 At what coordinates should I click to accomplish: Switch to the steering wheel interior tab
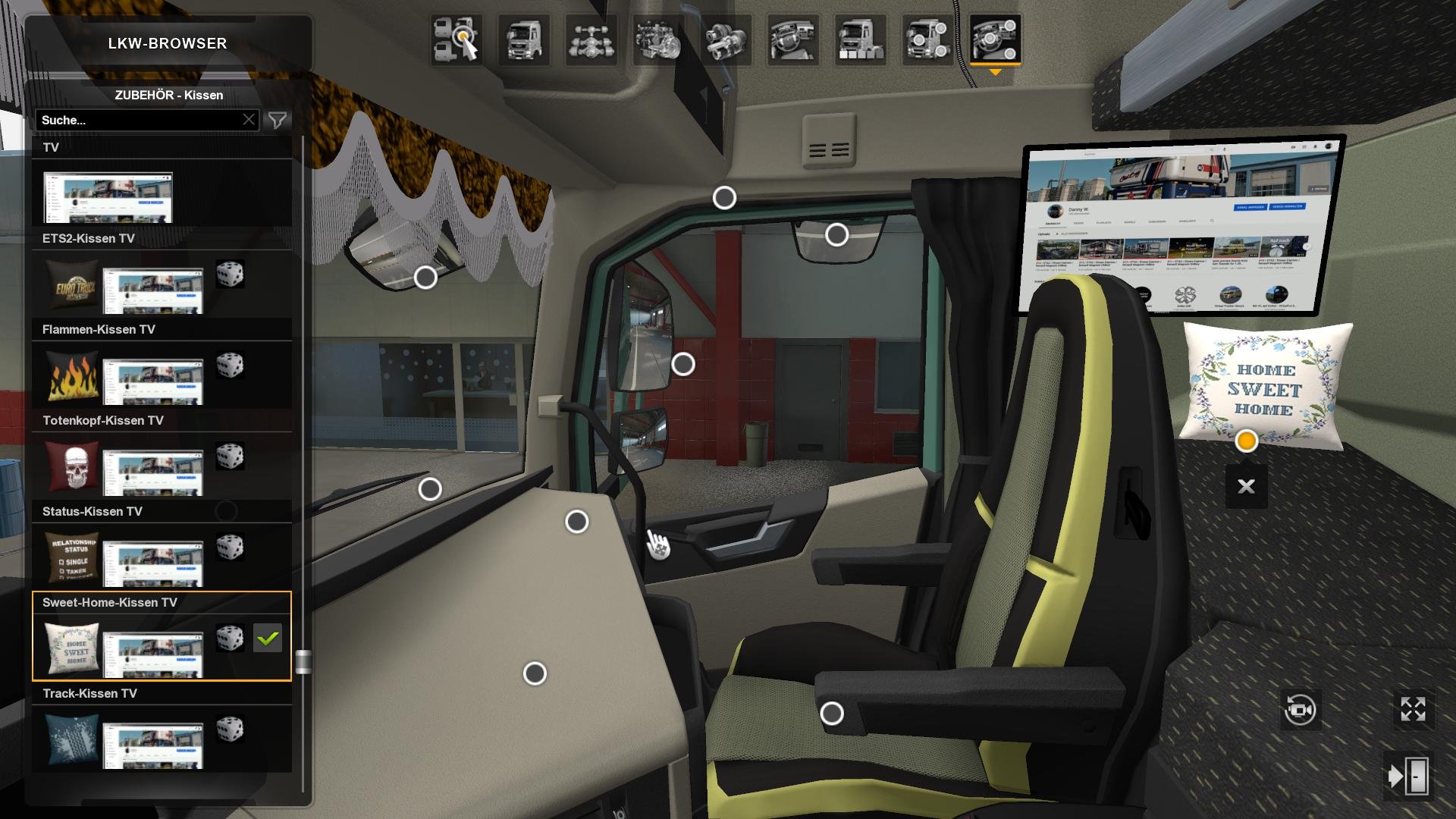click(x=792, y=39)
